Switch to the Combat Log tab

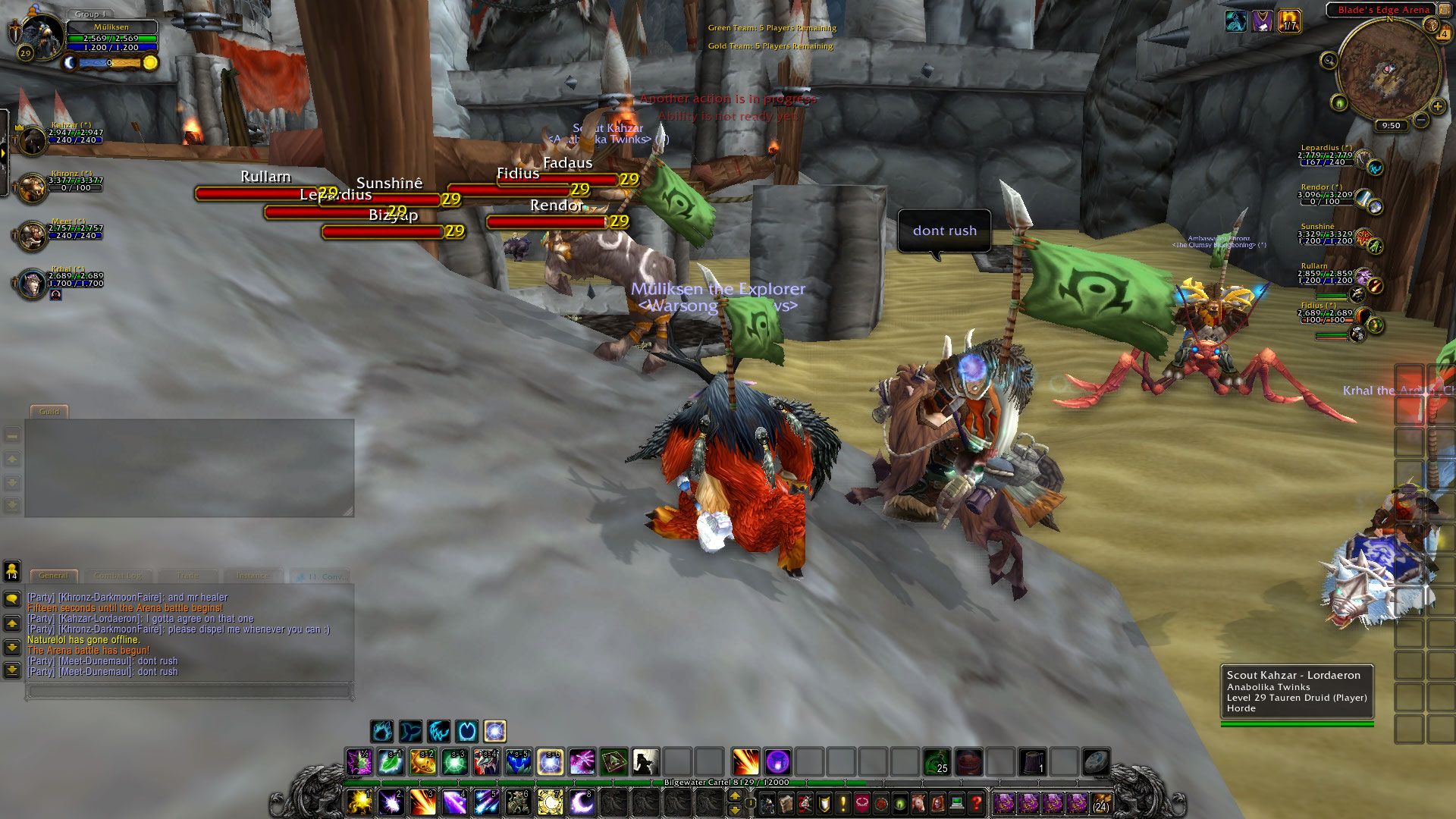click(x=118, y=576)
